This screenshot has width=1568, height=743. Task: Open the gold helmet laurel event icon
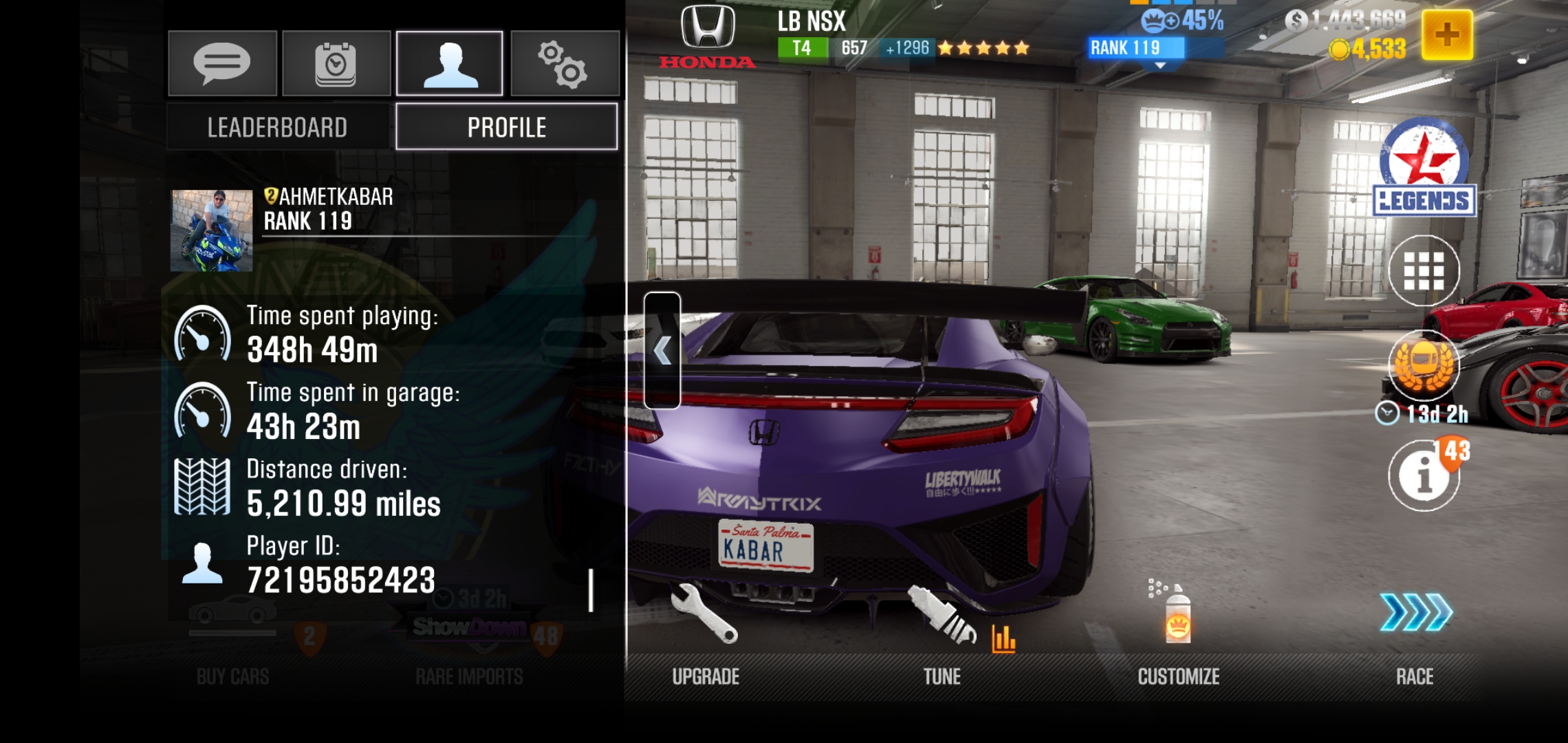(x=1424, y=365)
